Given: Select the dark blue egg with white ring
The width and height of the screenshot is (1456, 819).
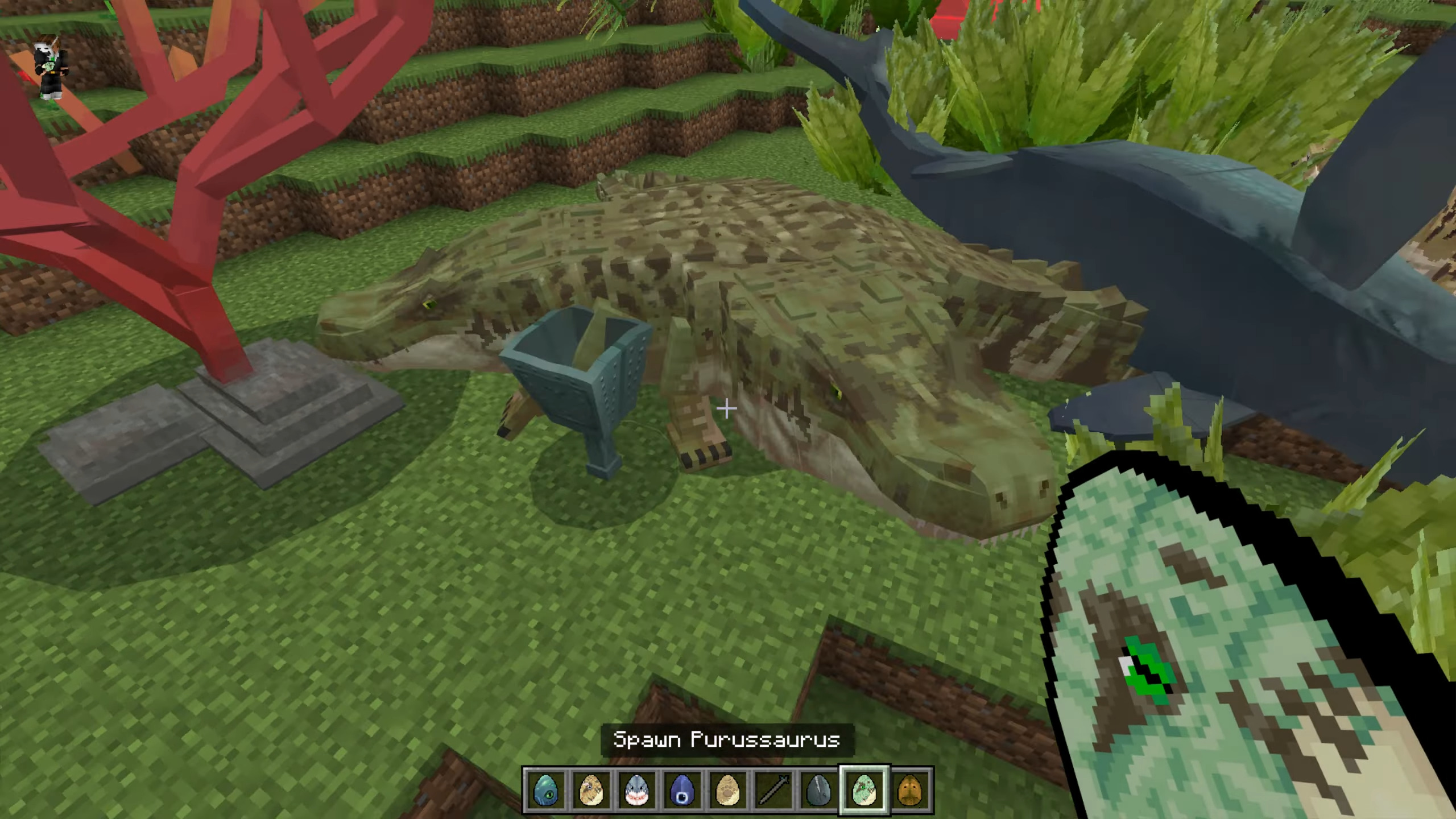Looking at the screenshot, I should pos(682,790).
